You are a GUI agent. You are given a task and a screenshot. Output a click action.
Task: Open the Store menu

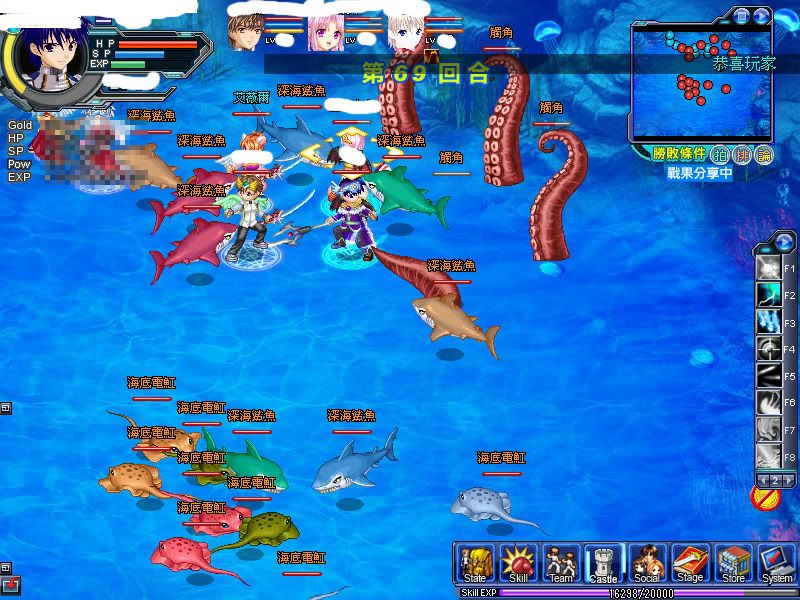tap(733, 563)
